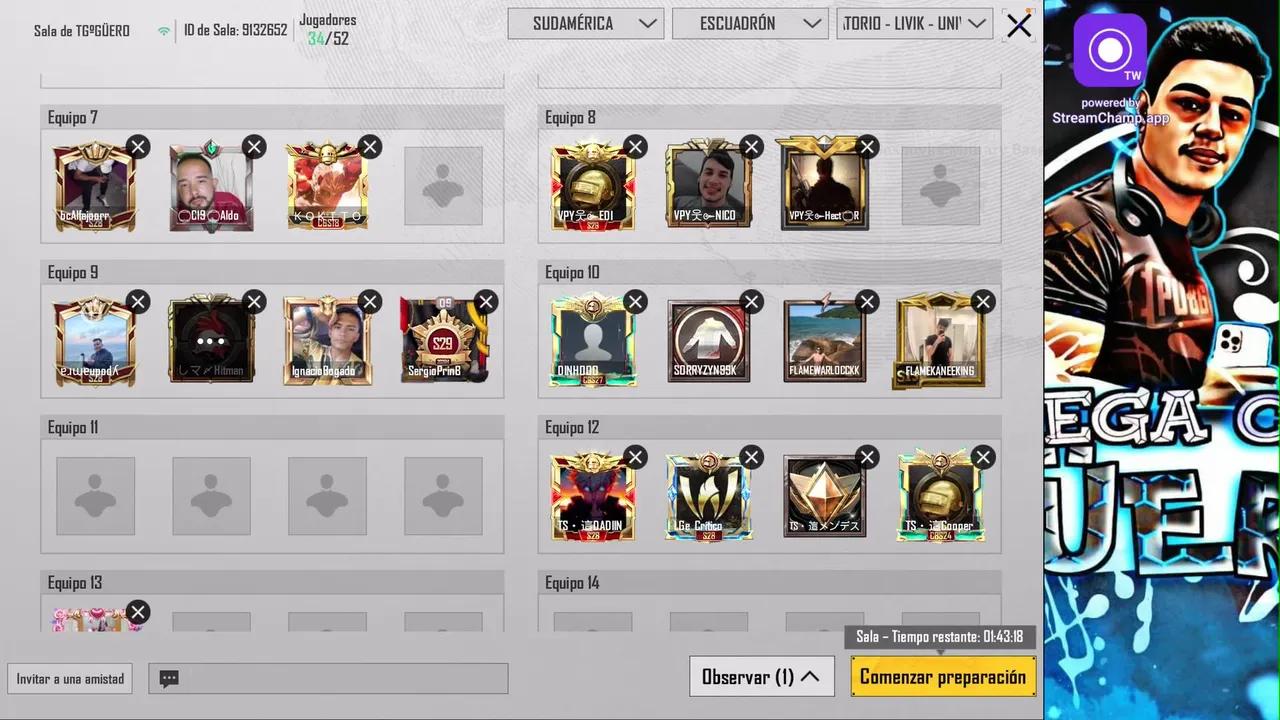This screenshot has height=720, width=1280.
Task: Click the StreamChamp TW icon
Action: pos(1110,50)
